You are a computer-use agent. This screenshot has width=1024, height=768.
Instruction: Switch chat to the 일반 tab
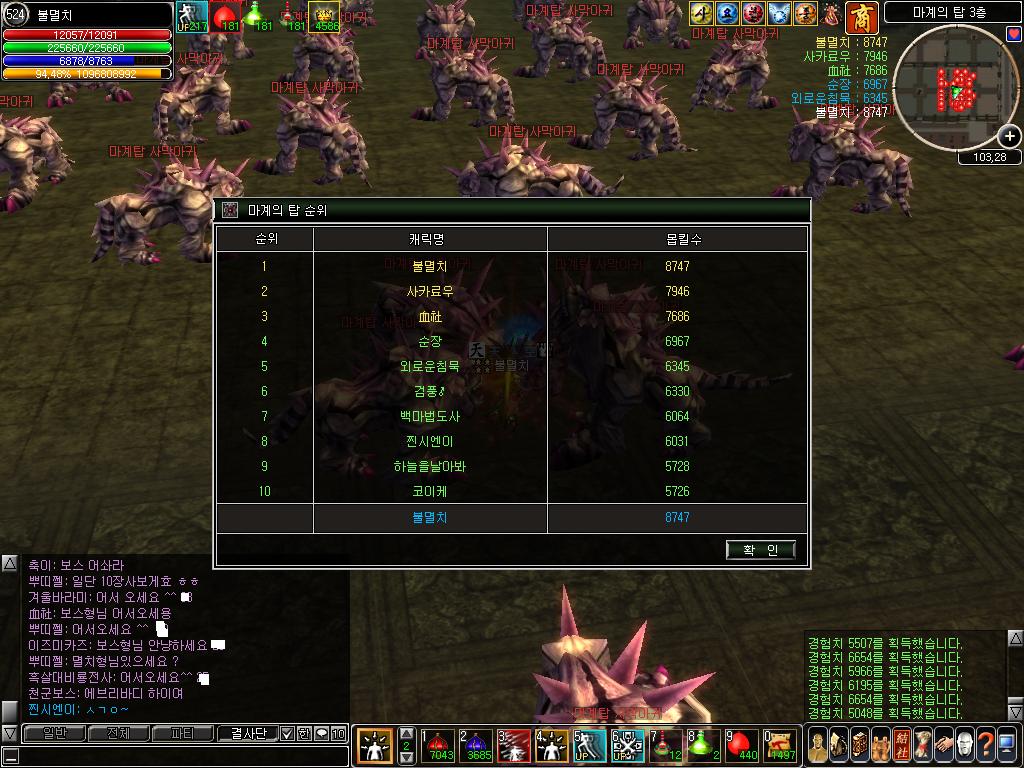(x=53, y=734)
